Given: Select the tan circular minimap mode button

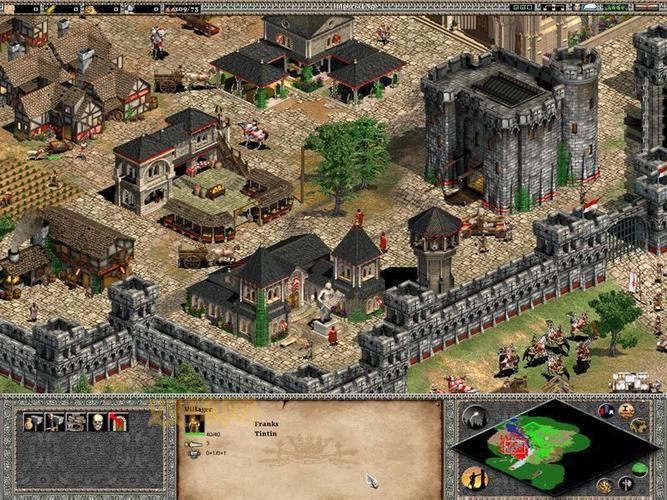Looking at the screenshot, I should (x=626, y=411).
